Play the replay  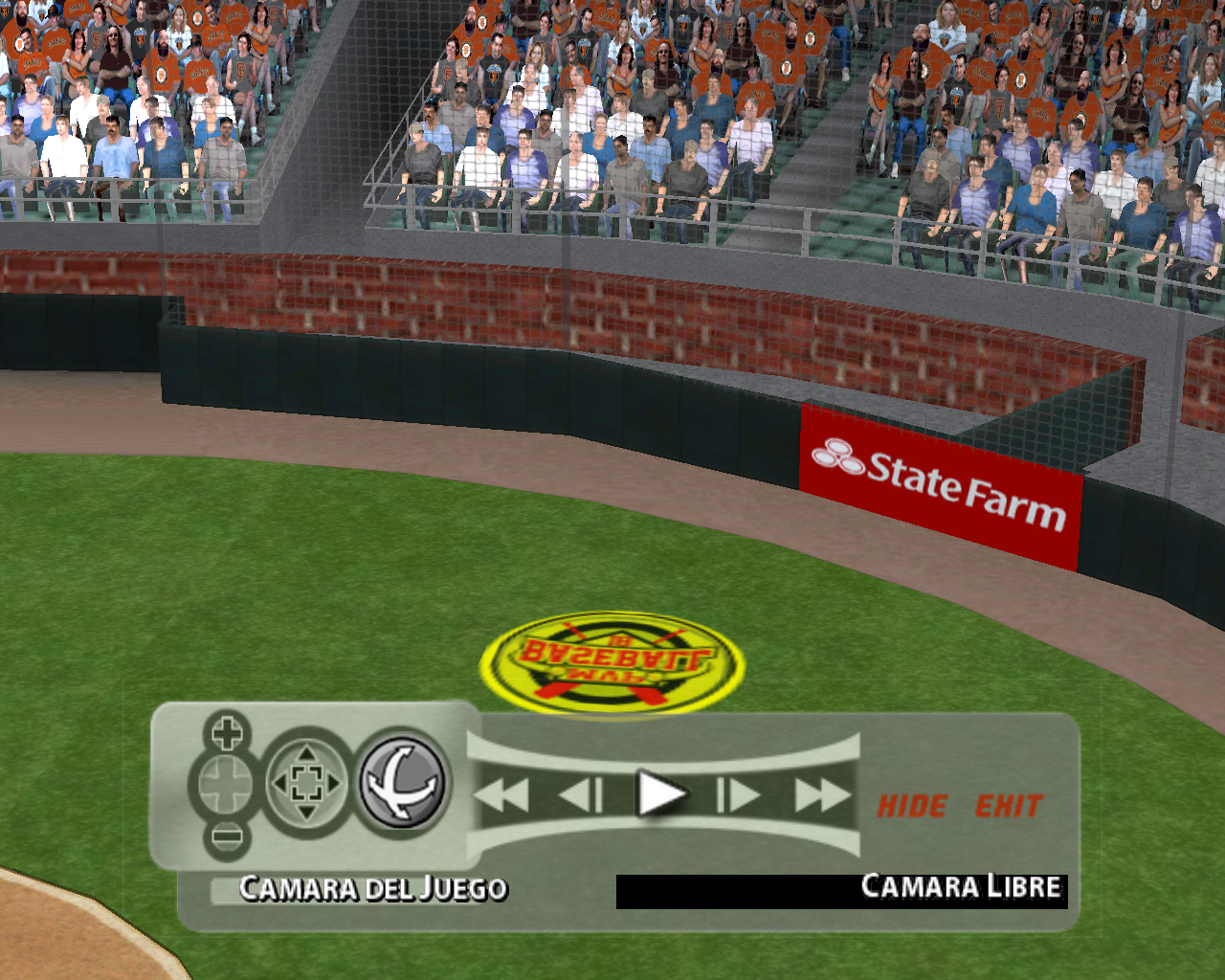click(x=661, y=794)
